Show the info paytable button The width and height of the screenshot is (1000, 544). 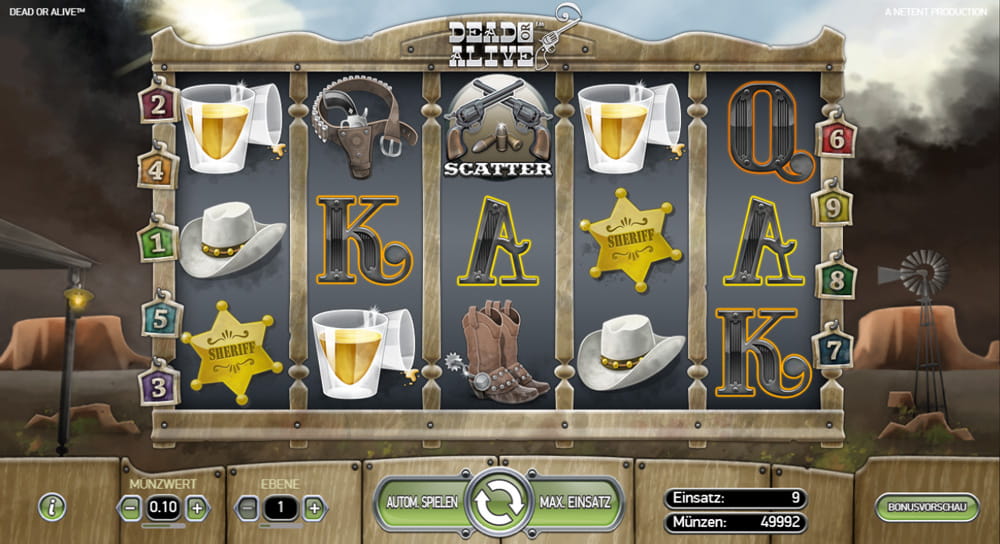click(x=52, y=507)
